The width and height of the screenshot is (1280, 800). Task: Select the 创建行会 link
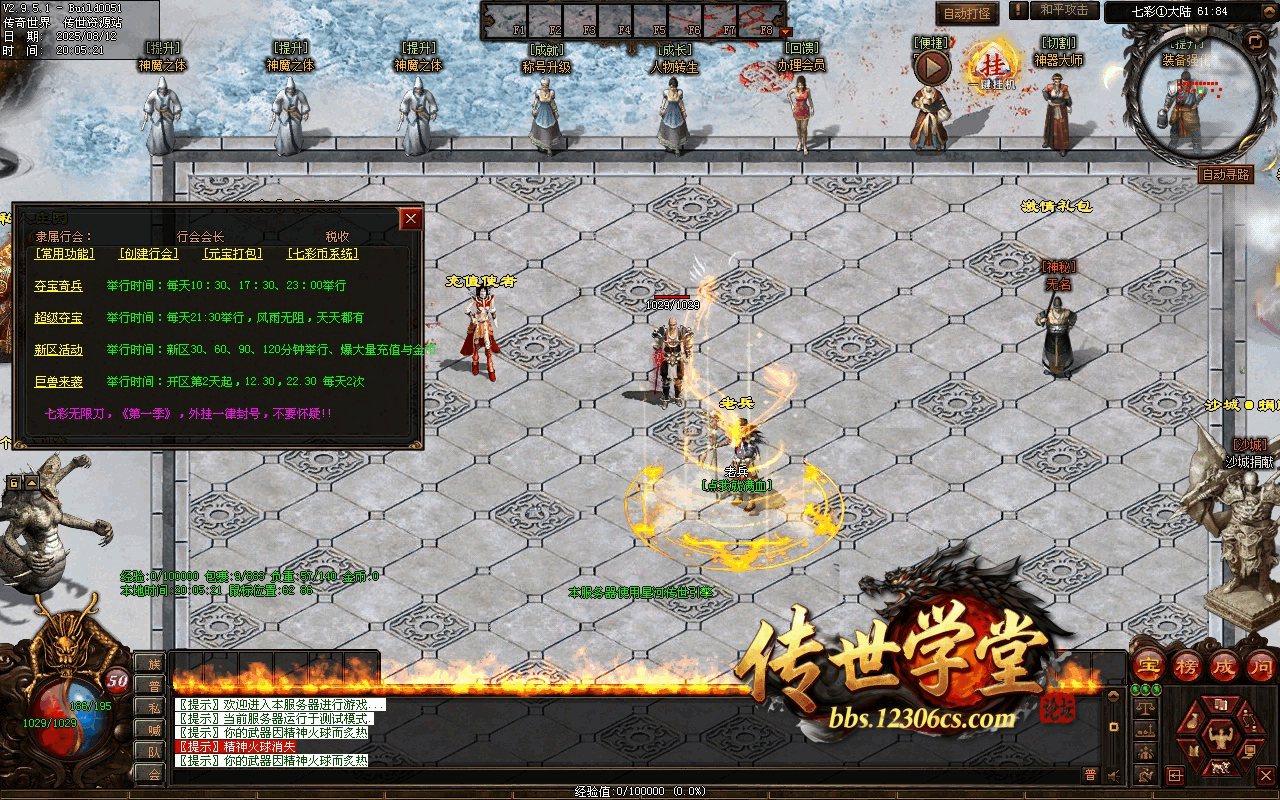147,254
